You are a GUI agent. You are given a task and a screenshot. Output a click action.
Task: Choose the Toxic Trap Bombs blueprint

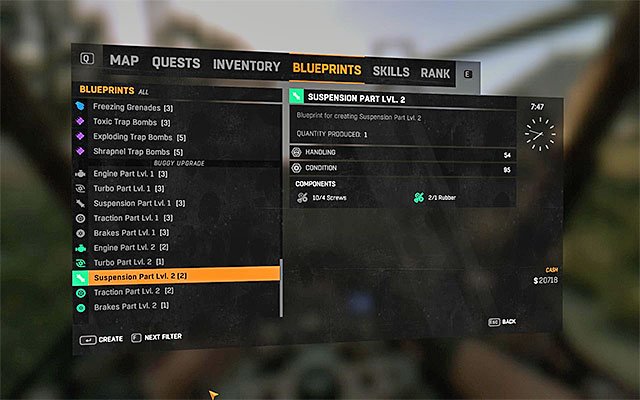pyautogui.click(x=133, y=122)
